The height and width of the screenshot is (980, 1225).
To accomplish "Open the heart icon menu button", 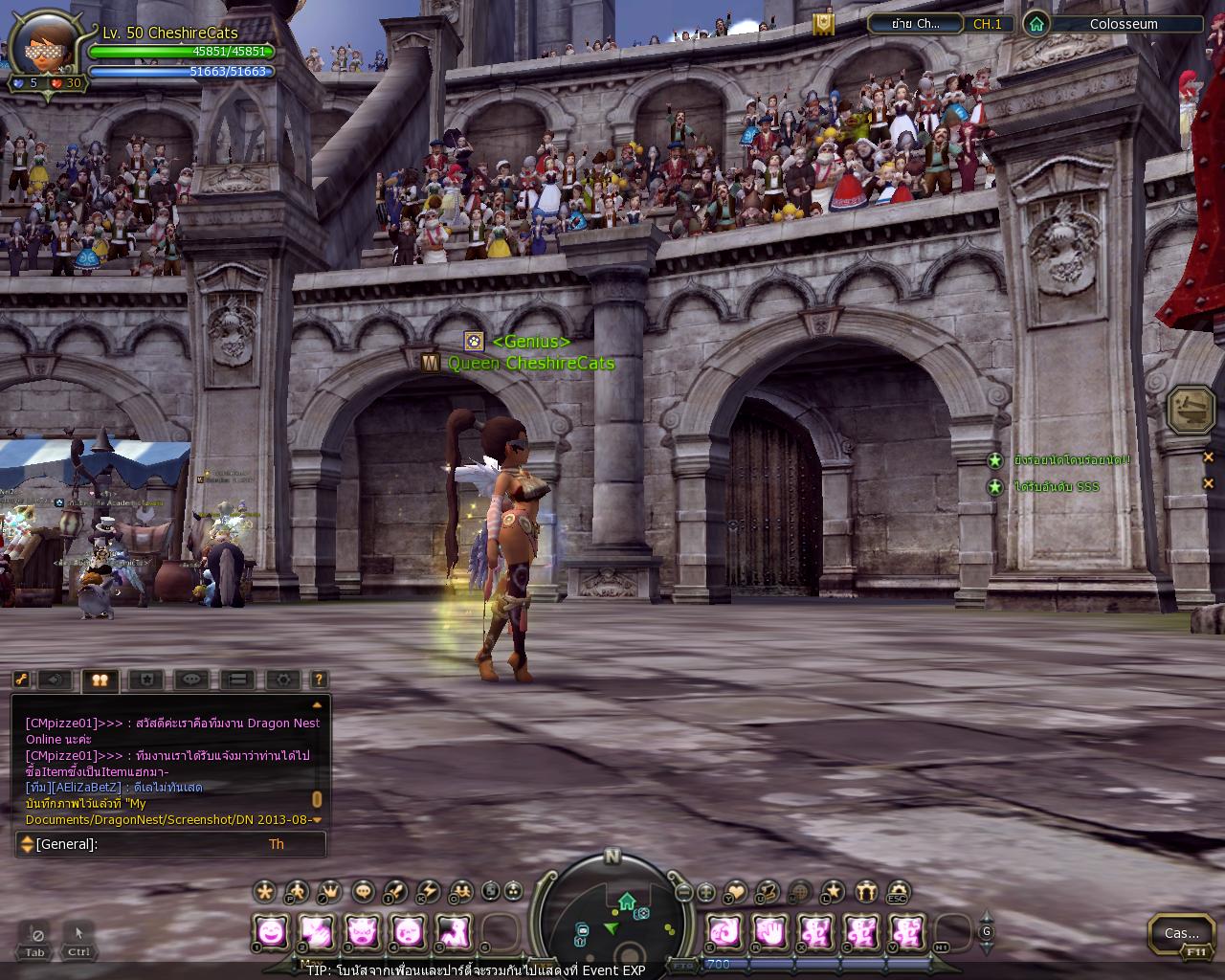I will click(x=735, y=892).
